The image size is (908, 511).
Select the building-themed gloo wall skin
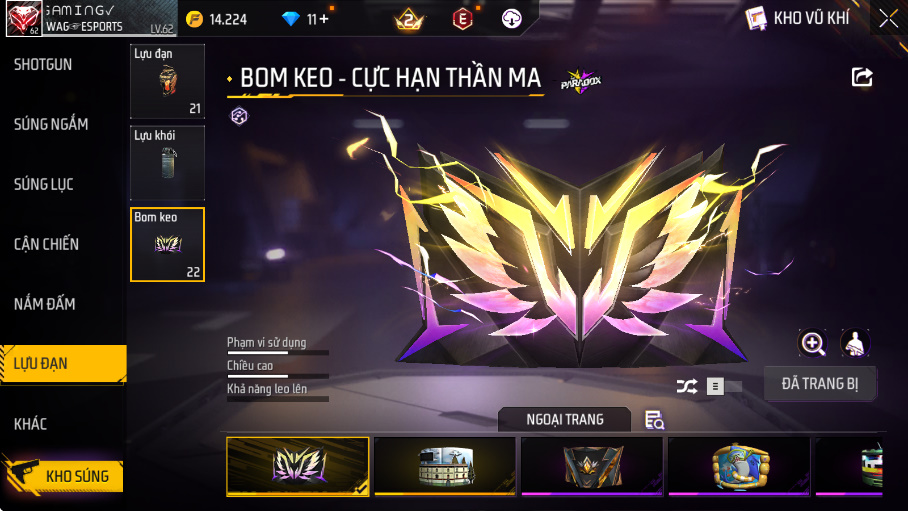pos(445,466)
